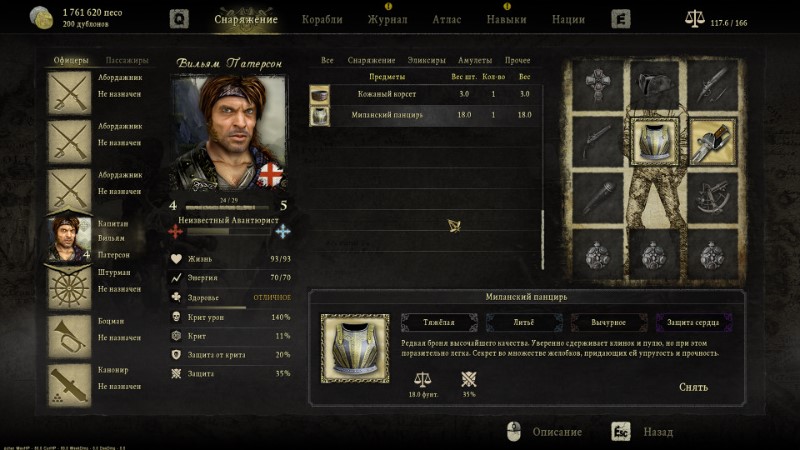Select the Миланский панцирь item row
Screen dimensions: 800x450
[x=425, y=115]
